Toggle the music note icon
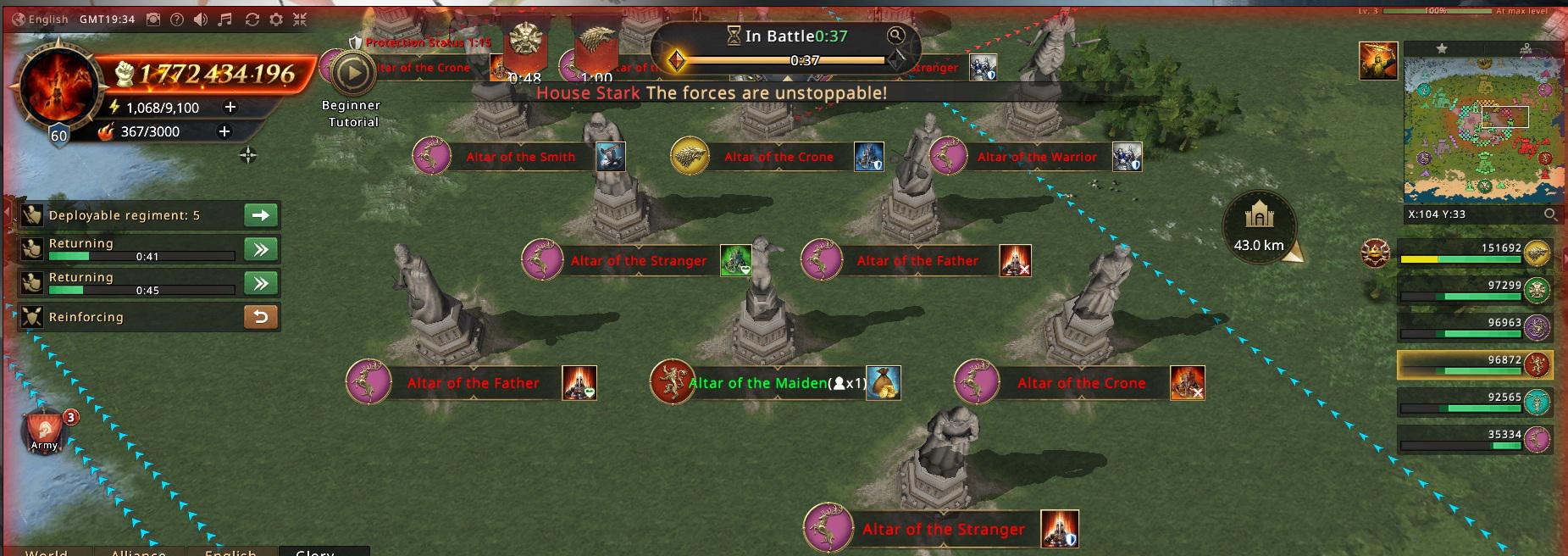Screen dimensions: 1568x556 225,19
